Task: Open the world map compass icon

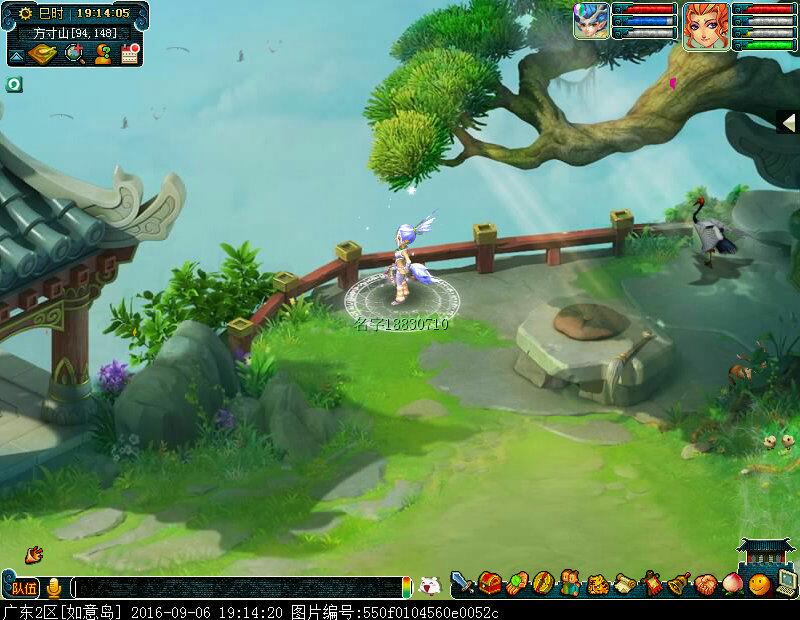Action: pyautogui.click(x=42, y=53)
